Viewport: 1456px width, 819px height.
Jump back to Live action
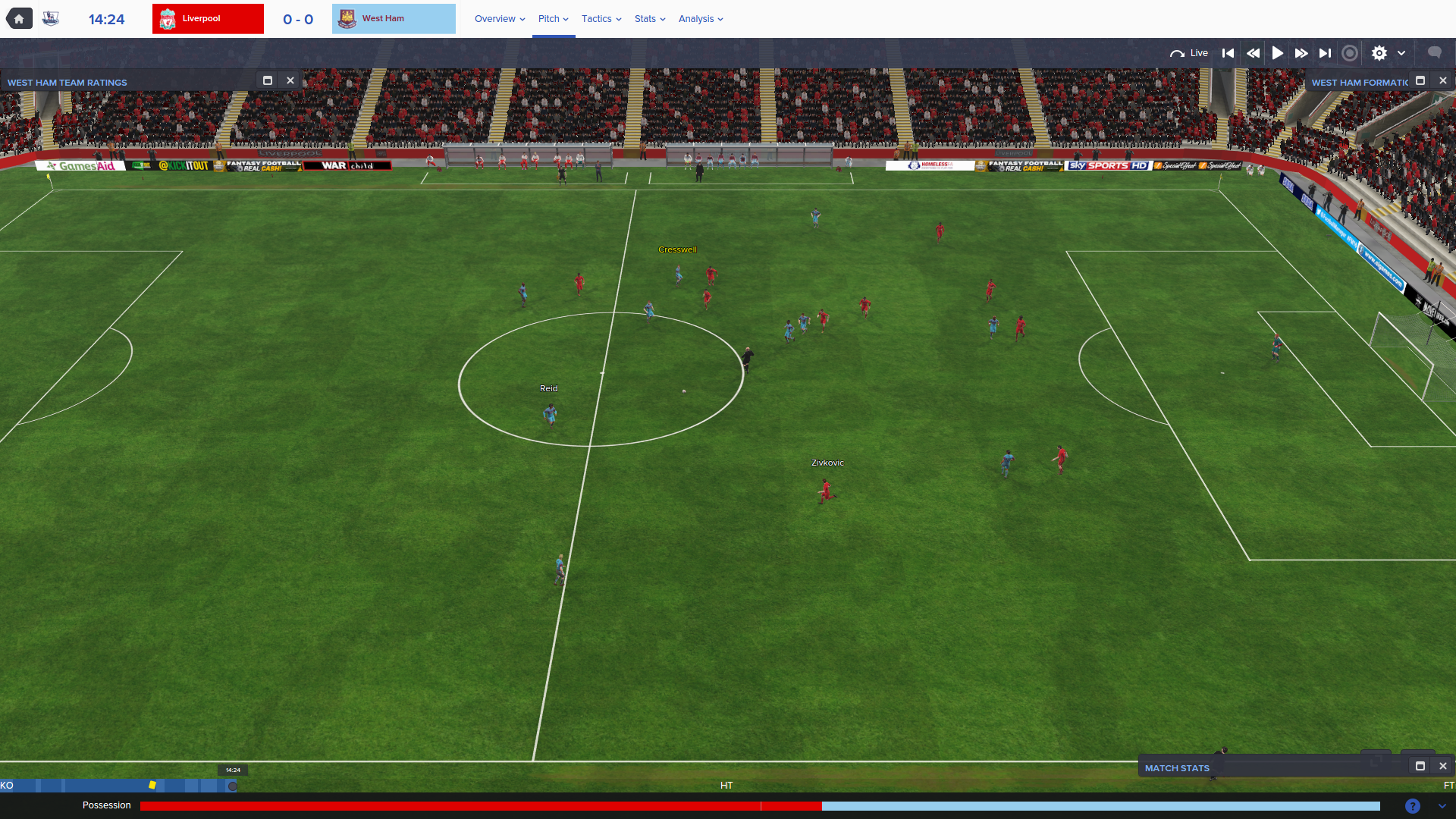1189,53
